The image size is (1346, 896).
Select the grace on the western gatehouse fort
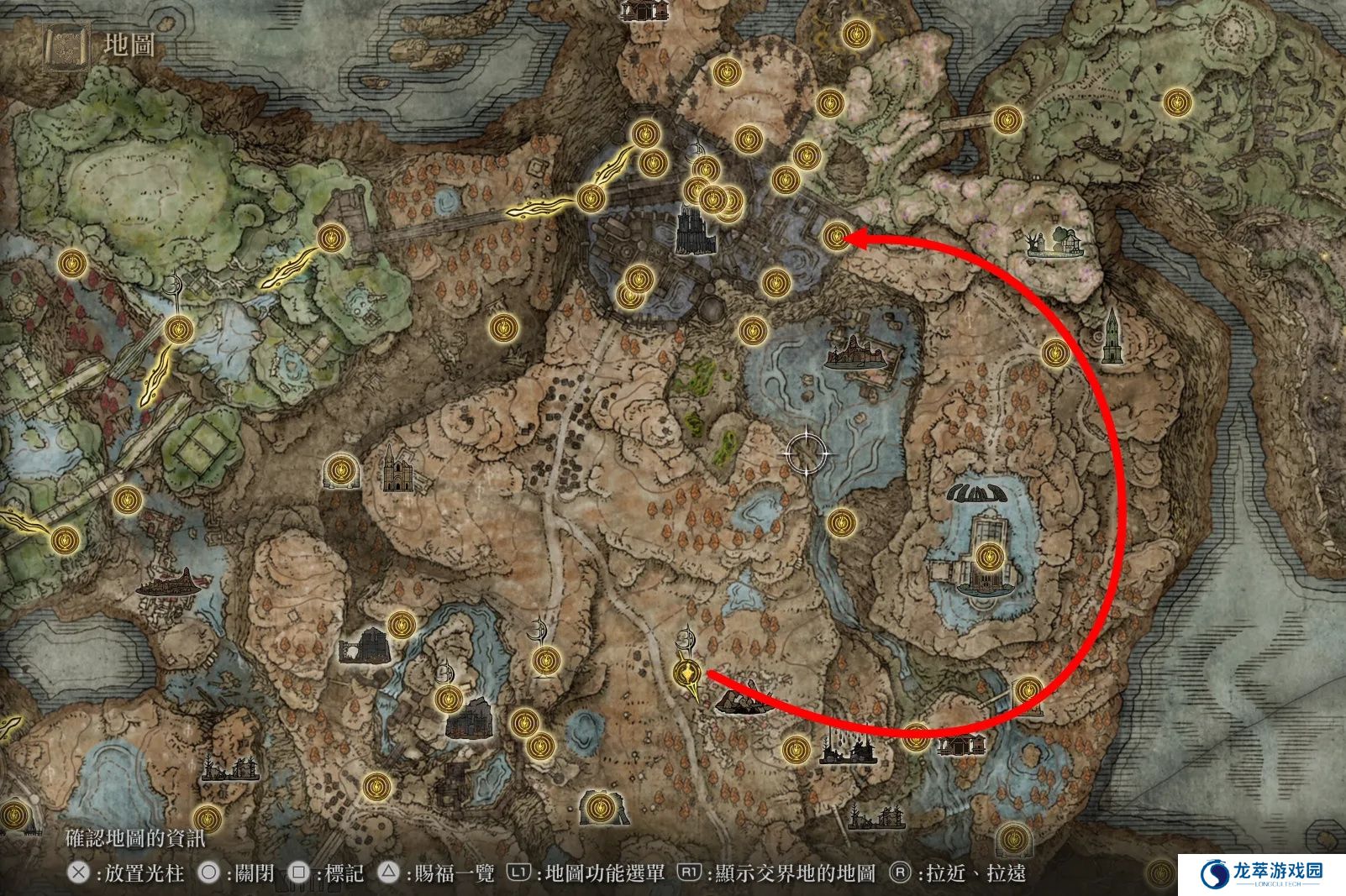tap(334, 237)
